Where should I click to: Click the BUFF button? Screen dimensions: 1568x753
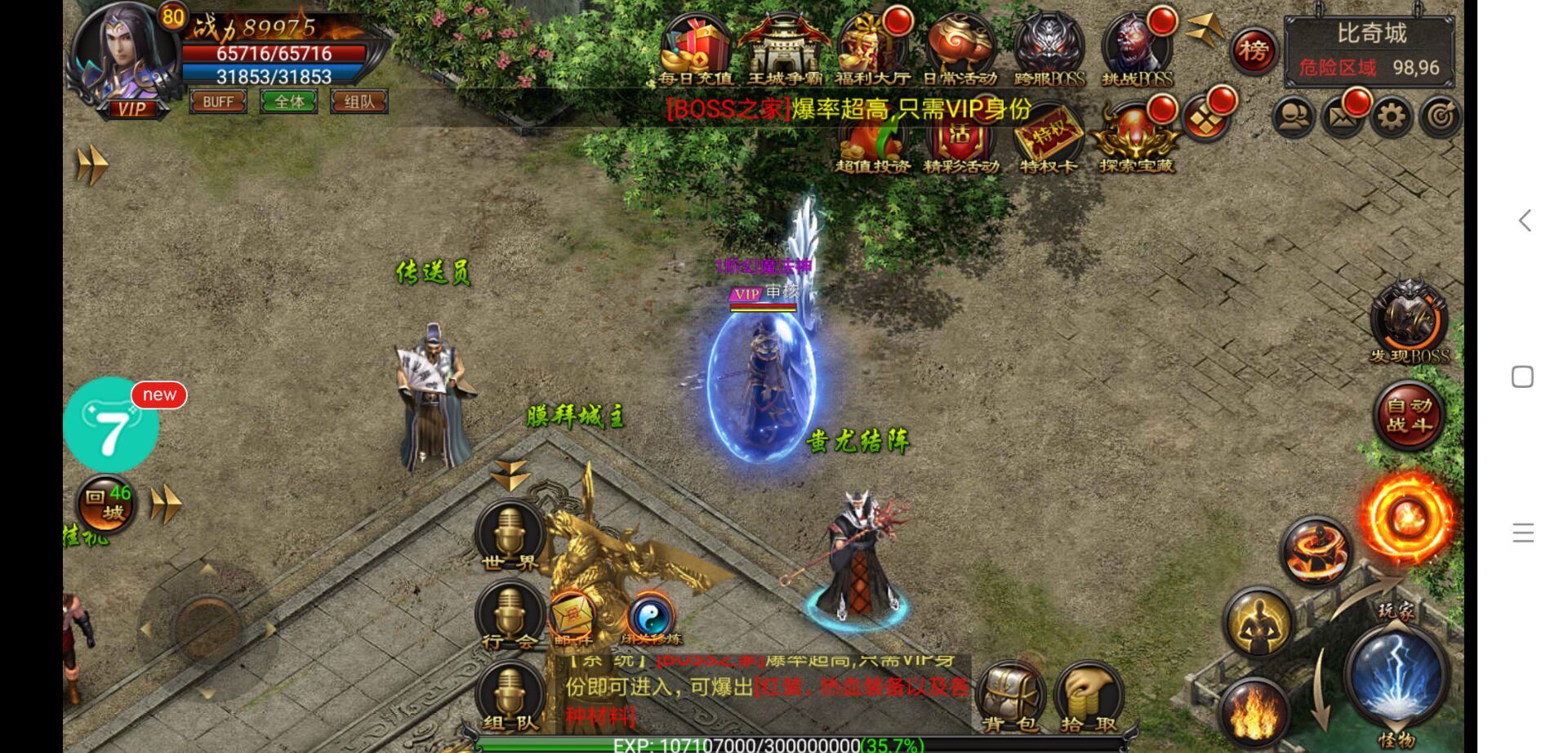point(218,102)
